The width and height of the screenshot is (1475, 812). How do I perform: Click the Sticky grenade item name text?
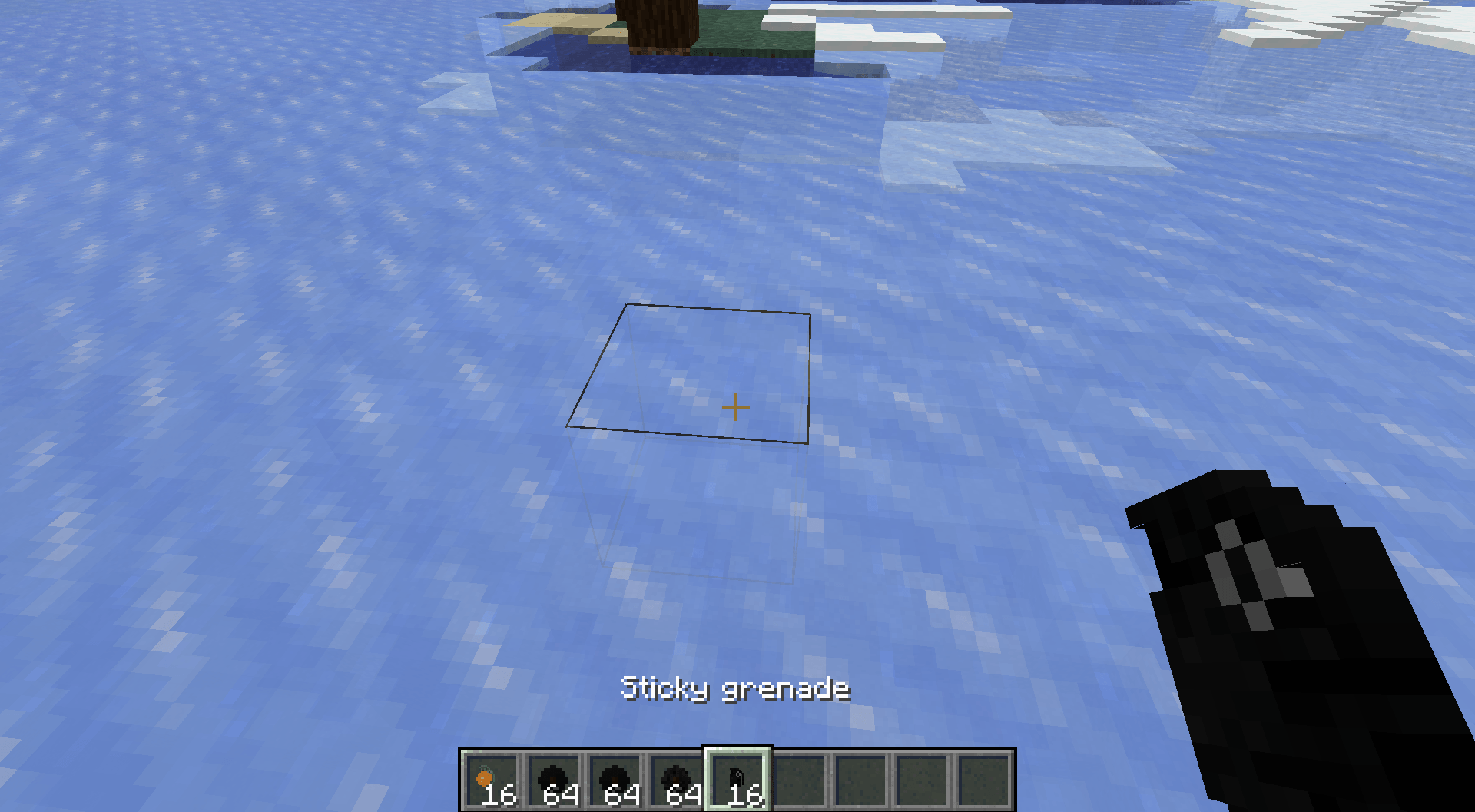(735, 689)
